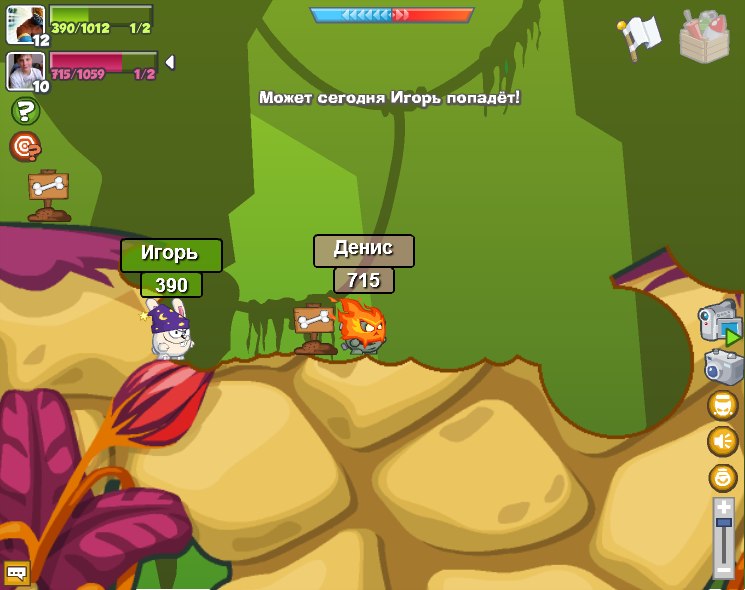
Task: Open the green question mark help button
Action: 25,111
